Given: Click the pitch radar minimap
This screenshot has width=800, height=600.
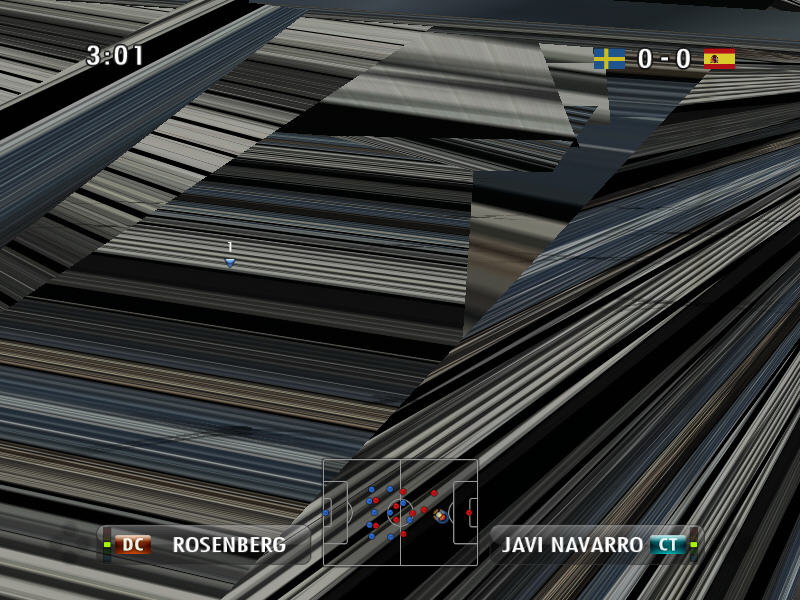Looking at the screenshot, I should click(400, 512).
